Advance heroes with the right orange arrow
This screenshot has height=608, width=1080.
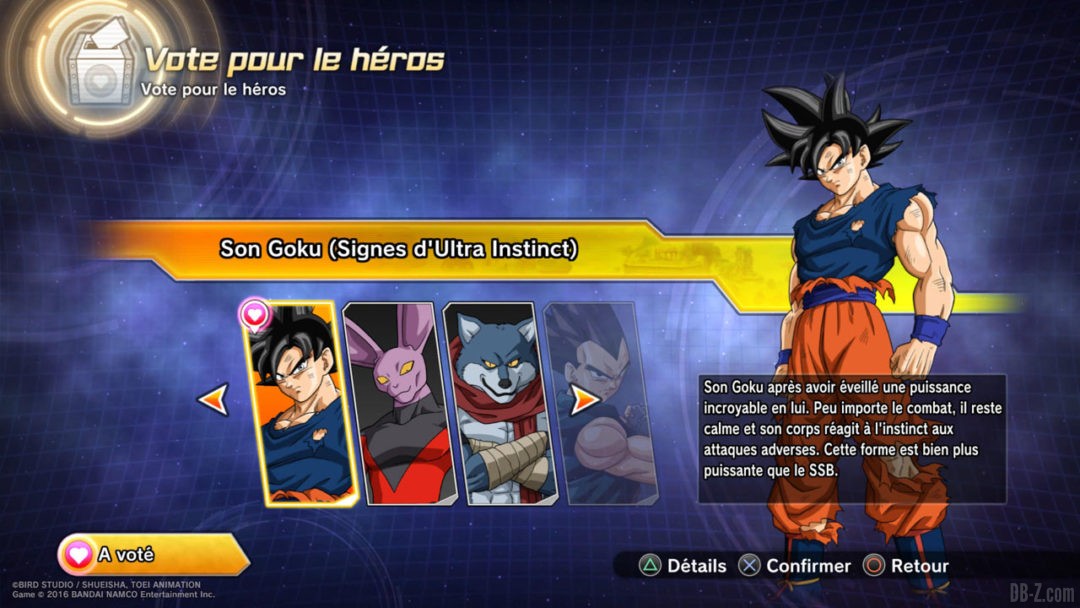point(584,400)
